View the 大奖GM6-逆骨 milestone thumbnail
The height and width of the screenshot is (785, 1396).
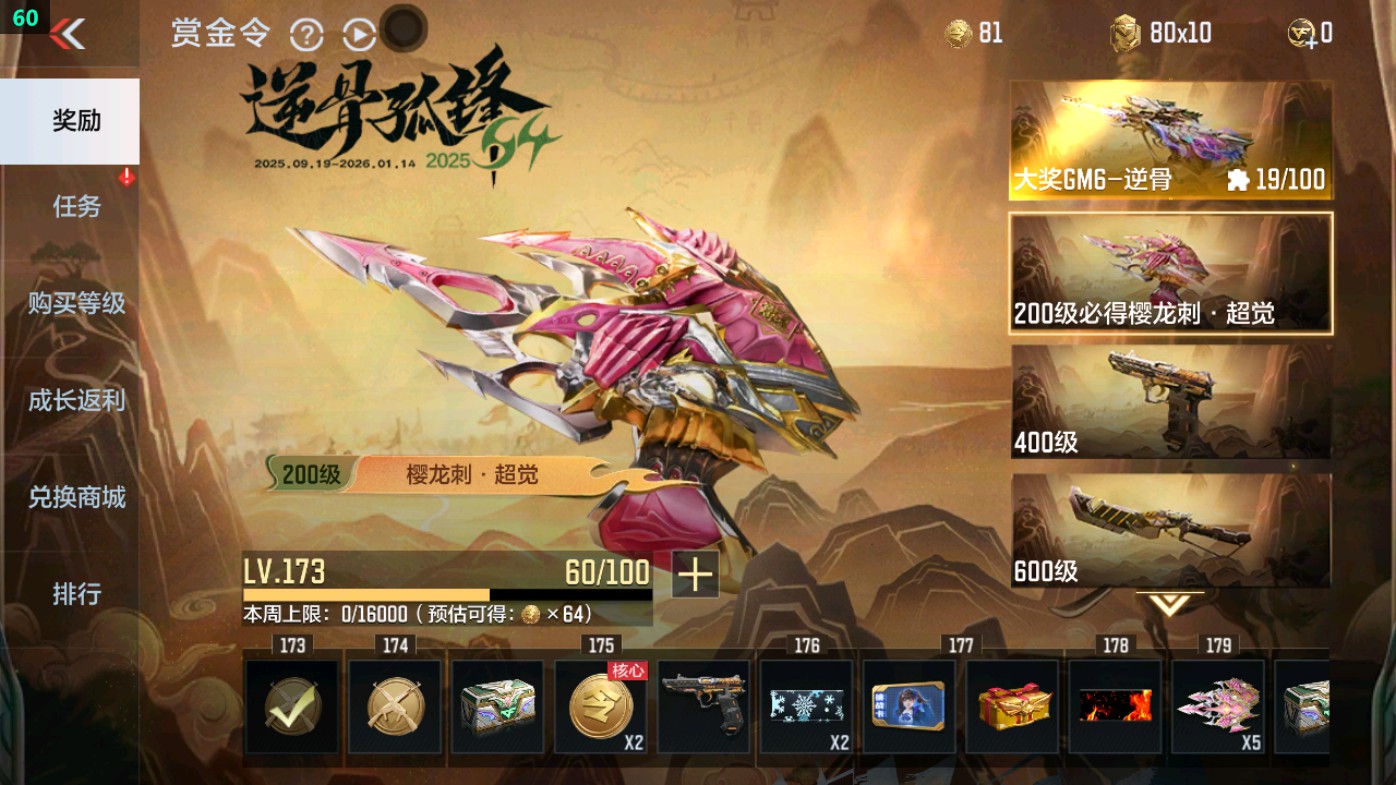(x=1170, y=135)
